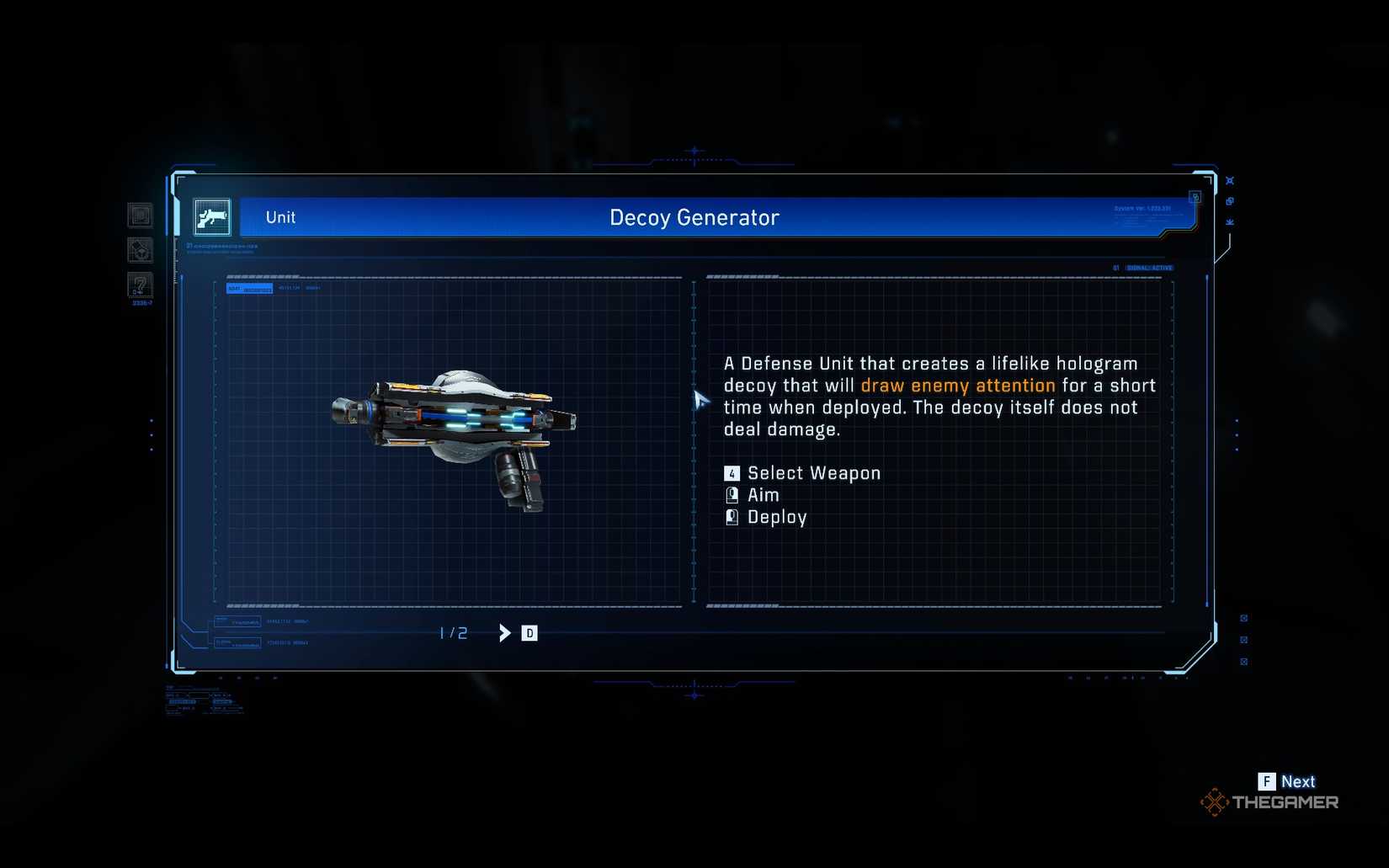Toggle the middle square switch on the right edge

click(x=1244, y=639)
